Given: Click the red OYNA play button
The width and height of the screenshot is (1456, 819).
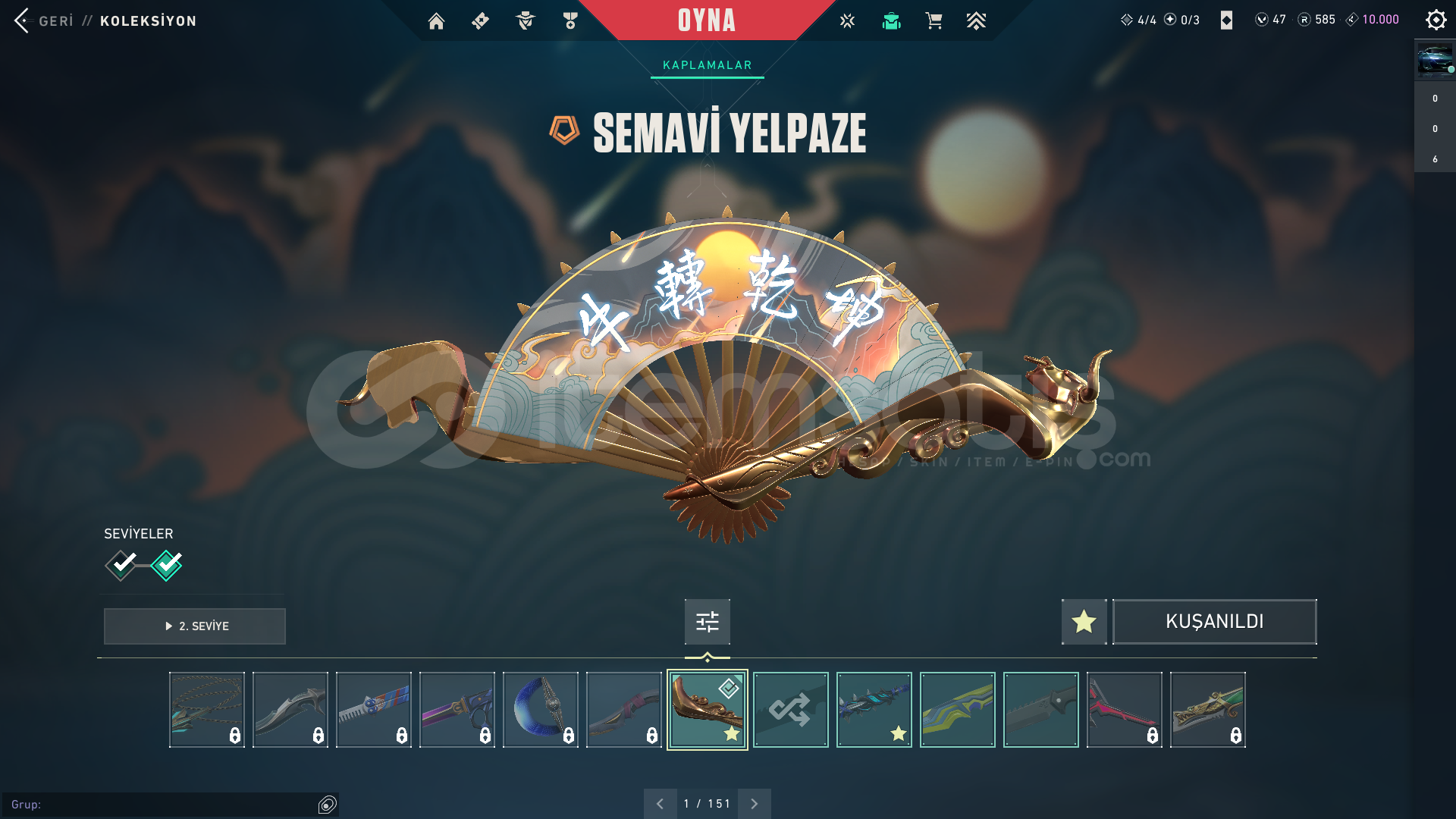Looking at the screenshot, I should 706,20.
